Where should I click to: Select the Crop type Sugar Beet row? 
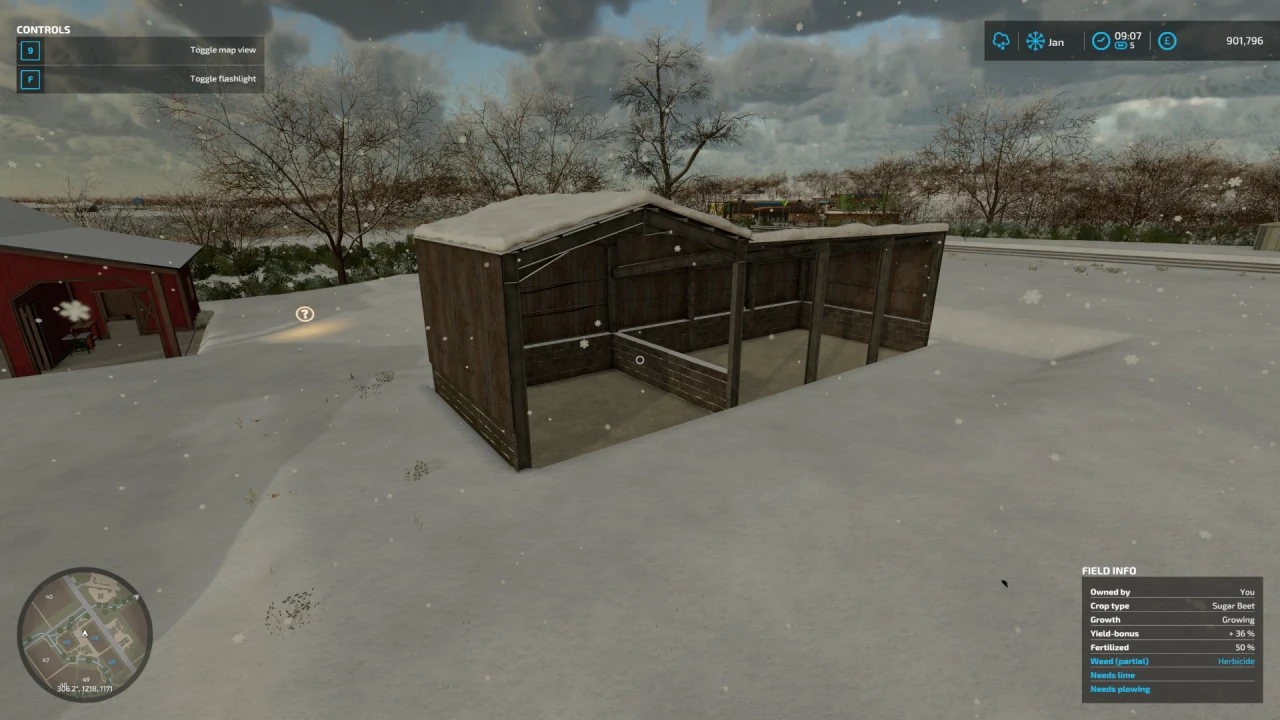pyautogui.click(x=1170, y=605)
